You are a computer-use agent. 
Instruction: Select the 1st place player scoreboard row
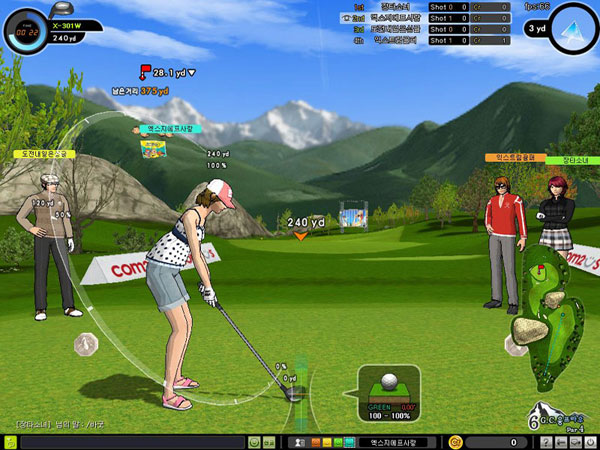[420, 7]
